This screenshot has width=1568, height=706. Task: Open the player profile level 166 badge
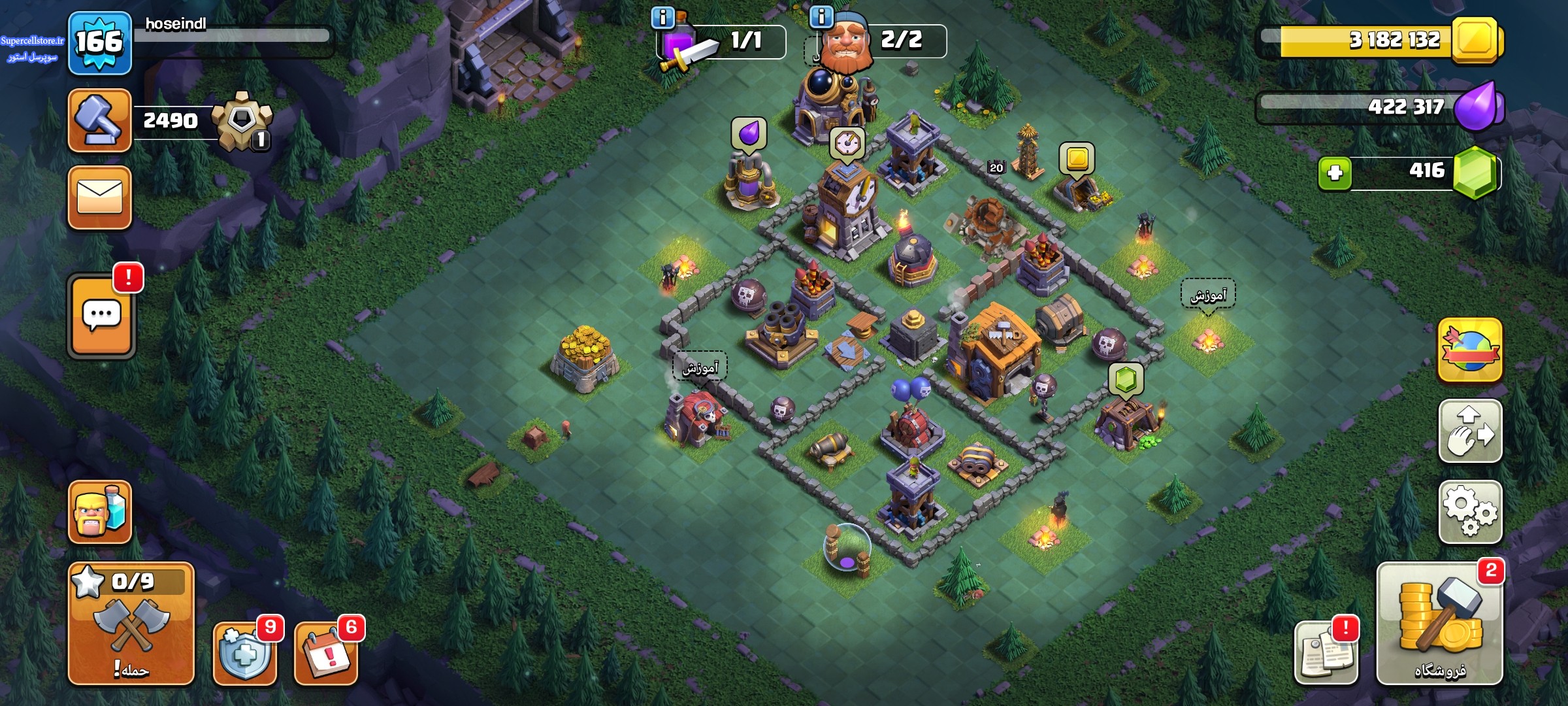coord(99,43)
